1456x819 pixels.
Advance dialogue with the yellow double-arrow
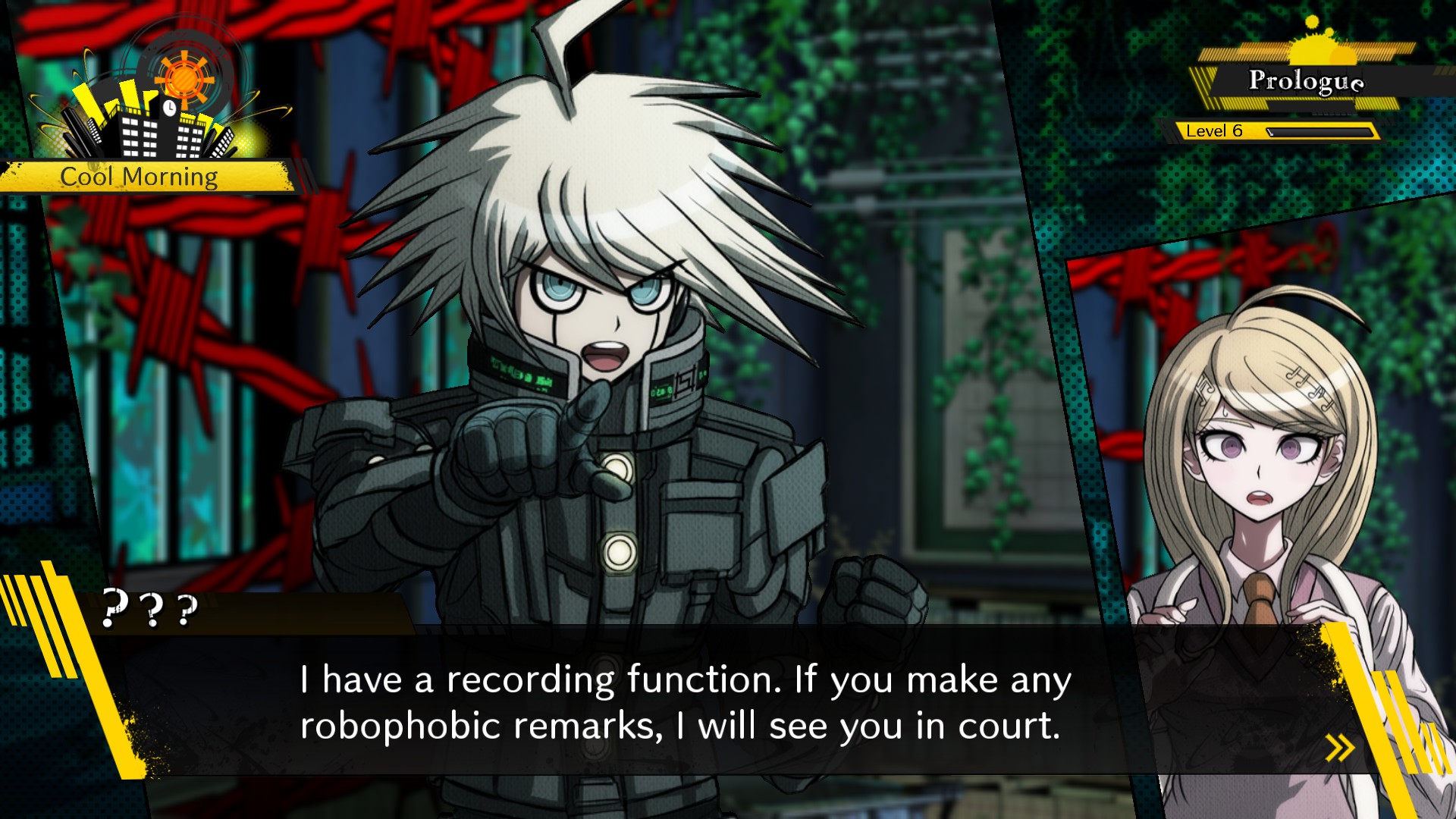(1340, 748)
